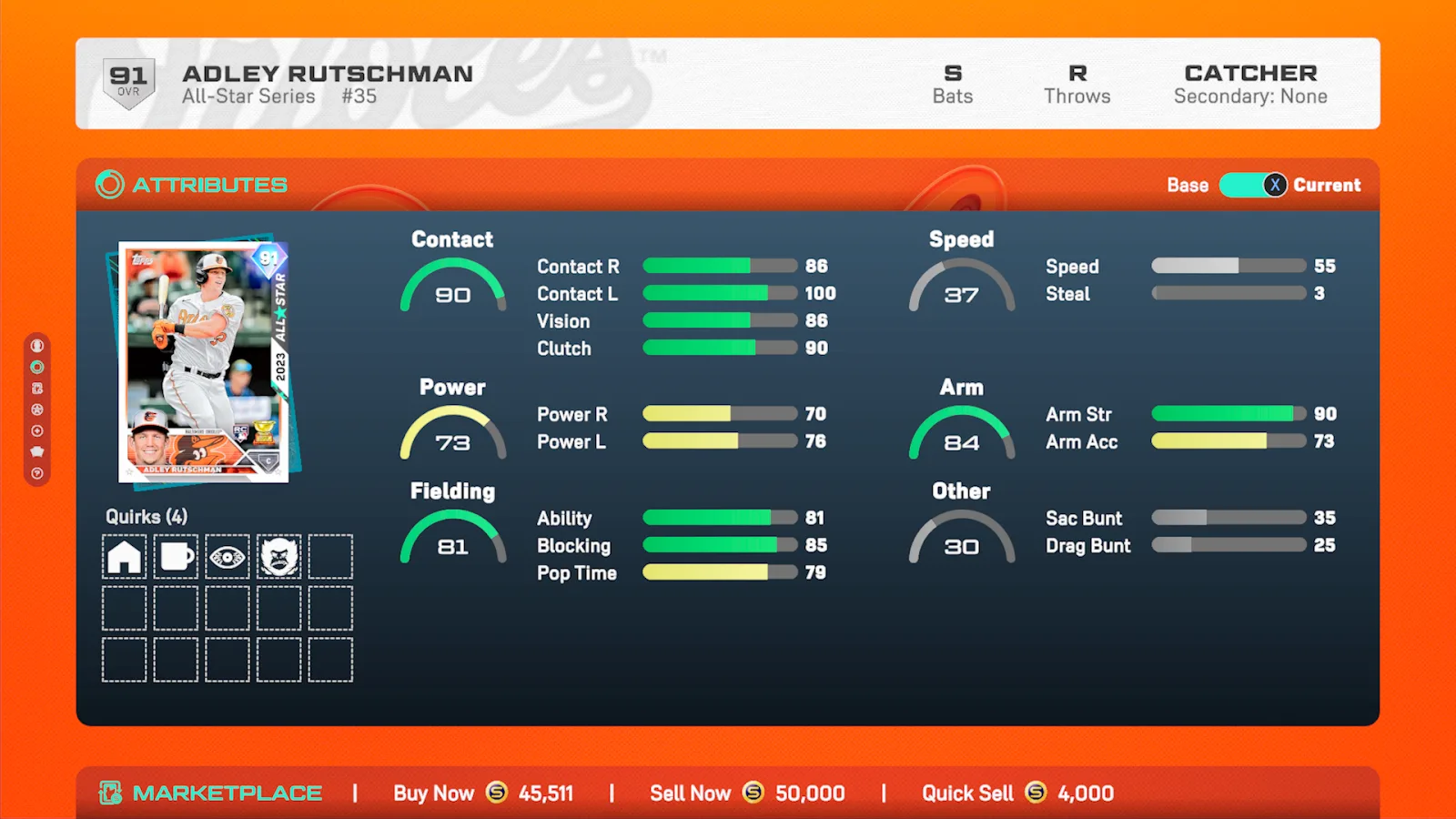The image size is (1456, 819).
Task: Open the Adley Rutschman card image
Action: coord(204,361)
